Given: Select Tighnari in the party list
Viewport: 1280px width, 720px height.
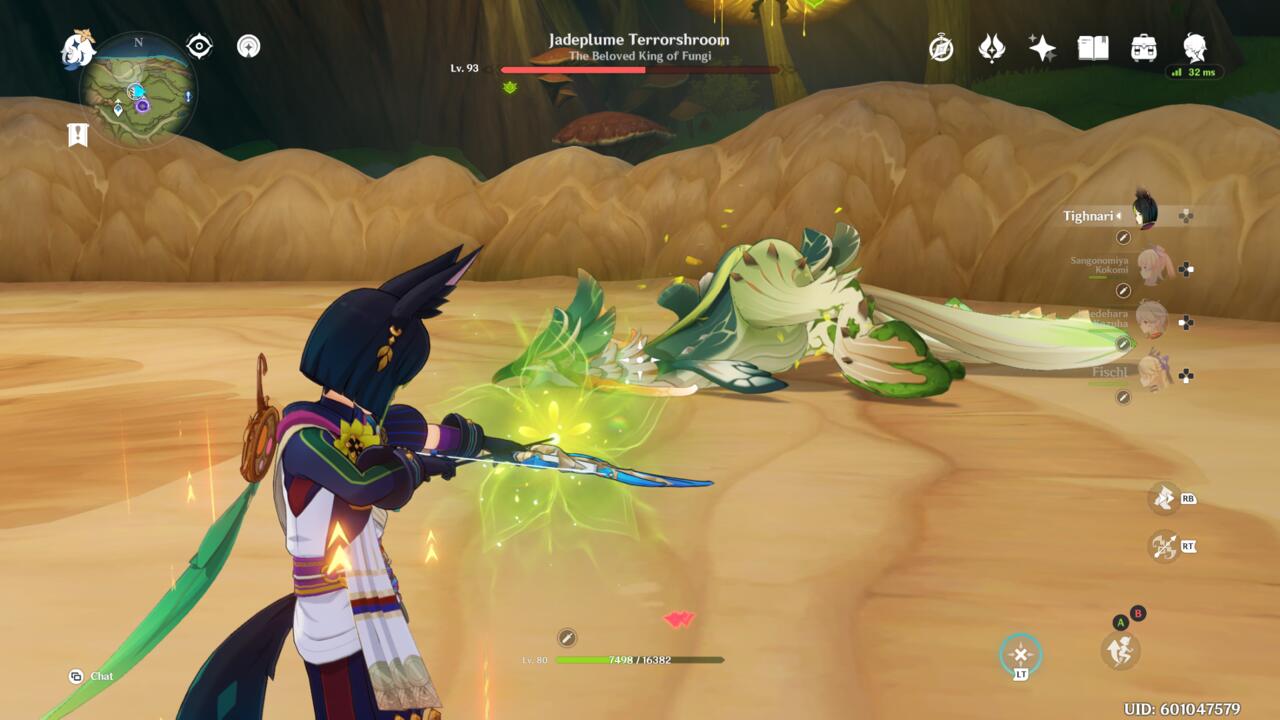Looking at the screenshot, I should tap(1143, 213).
